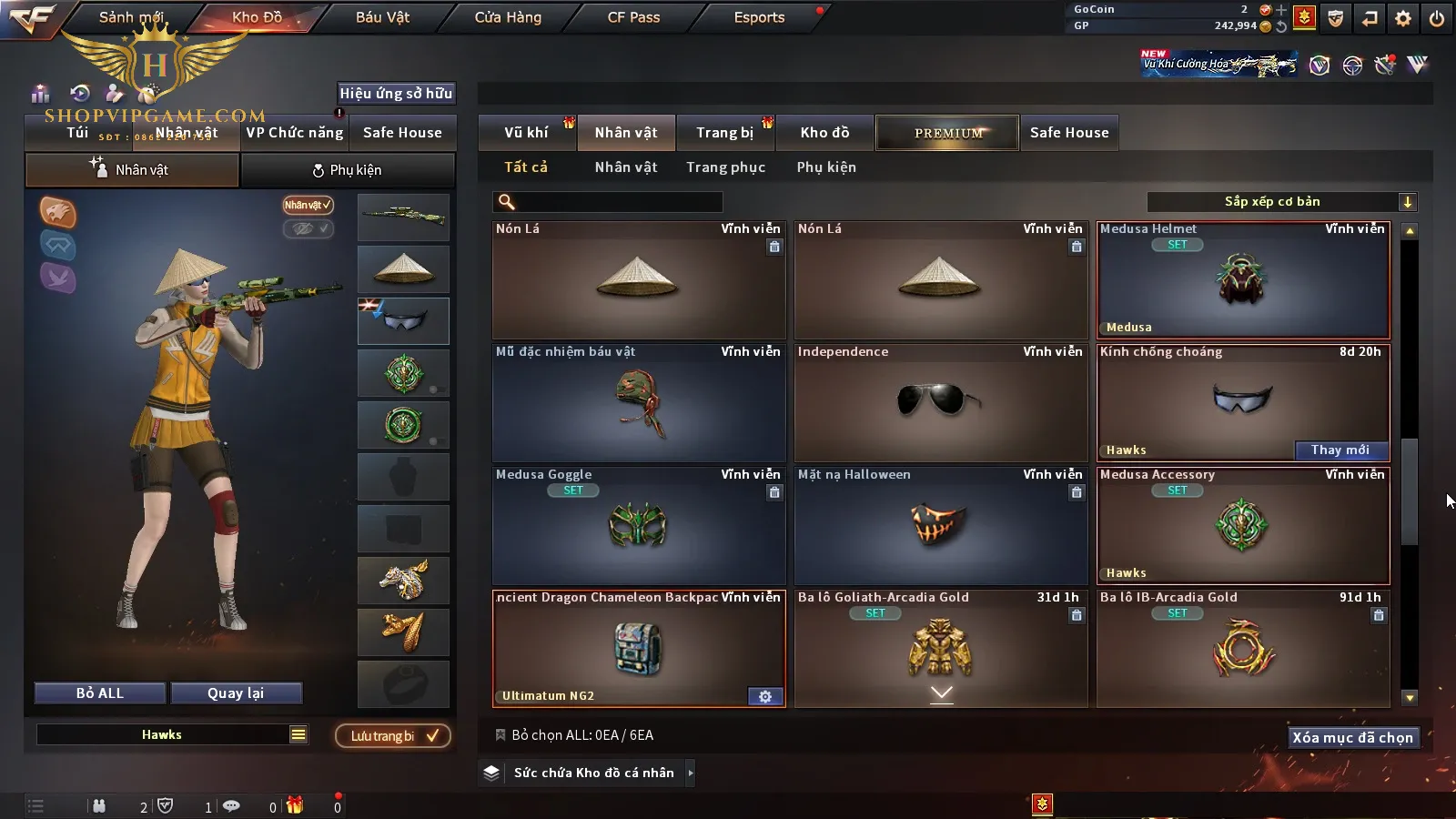The height and width of the screenshot is (819, 1456).
Task: Click Thay mới on Kính chống choáng
Action: pos(1340,450)
